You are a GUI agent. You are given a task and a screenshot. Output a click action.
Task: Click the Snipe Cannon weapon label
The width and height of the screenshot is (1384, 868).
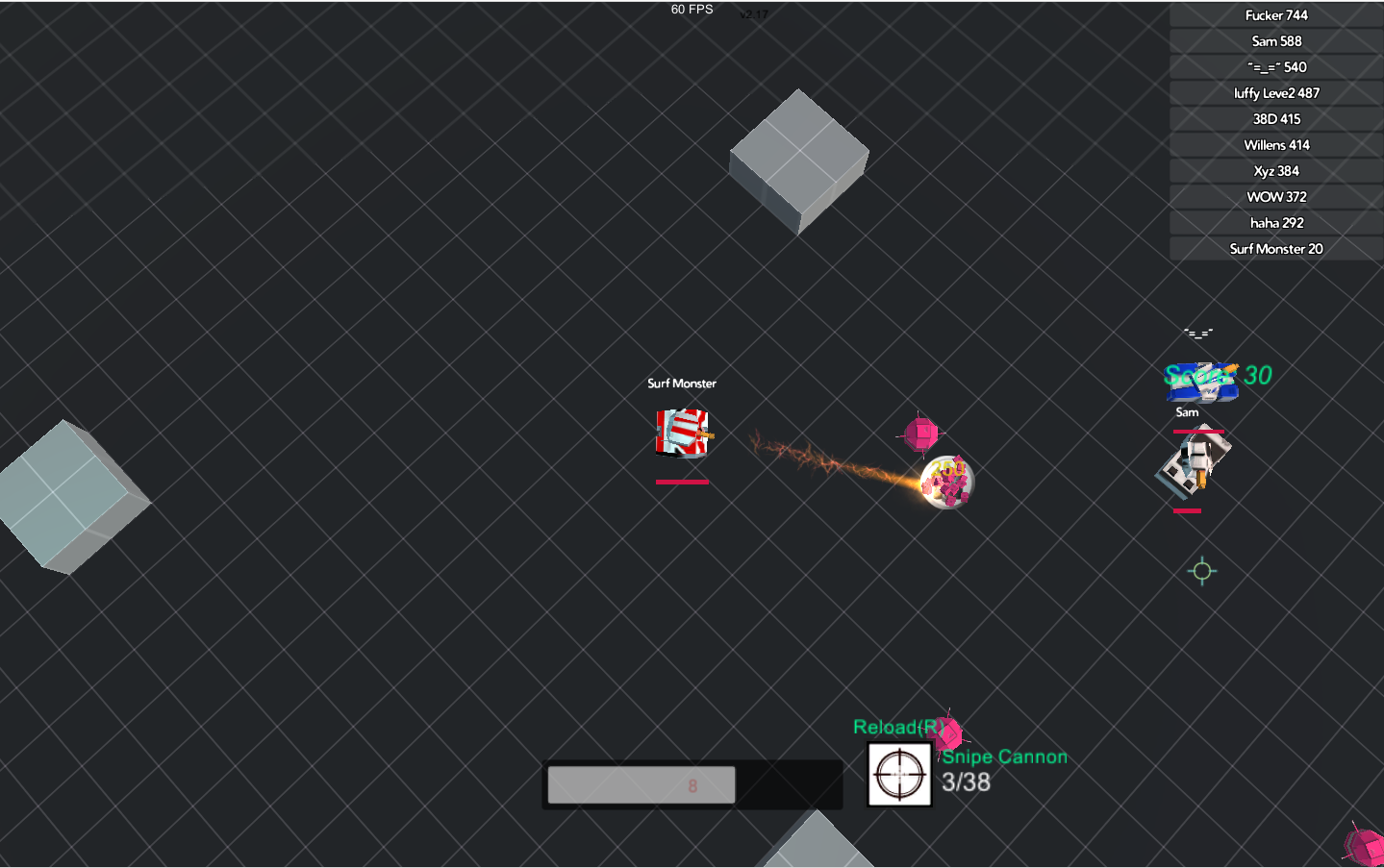pyautogui.click(x=1004, y=756)
